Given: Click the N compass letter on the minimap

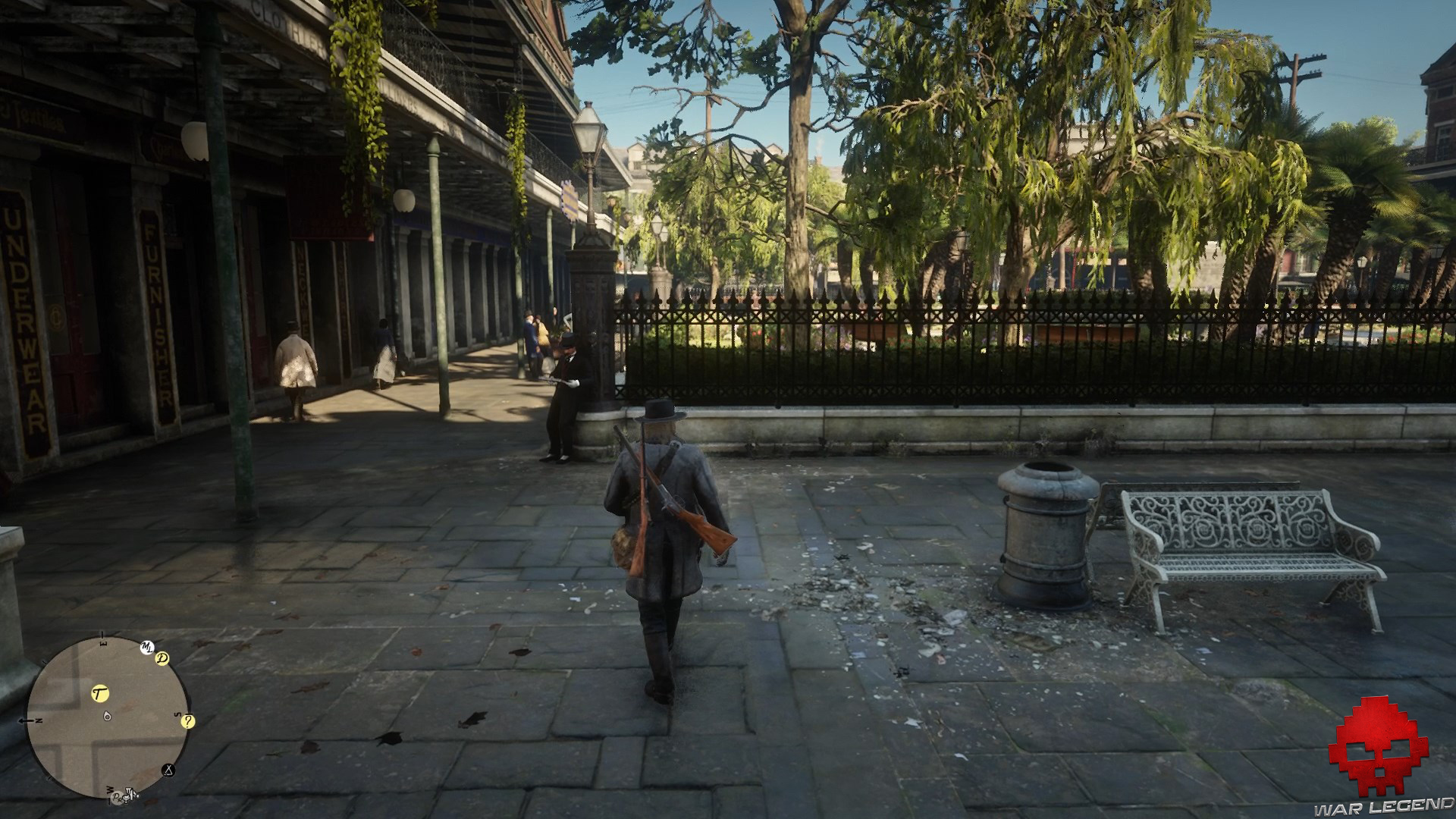Looking at the screenshot, I should tap(37, 720).
